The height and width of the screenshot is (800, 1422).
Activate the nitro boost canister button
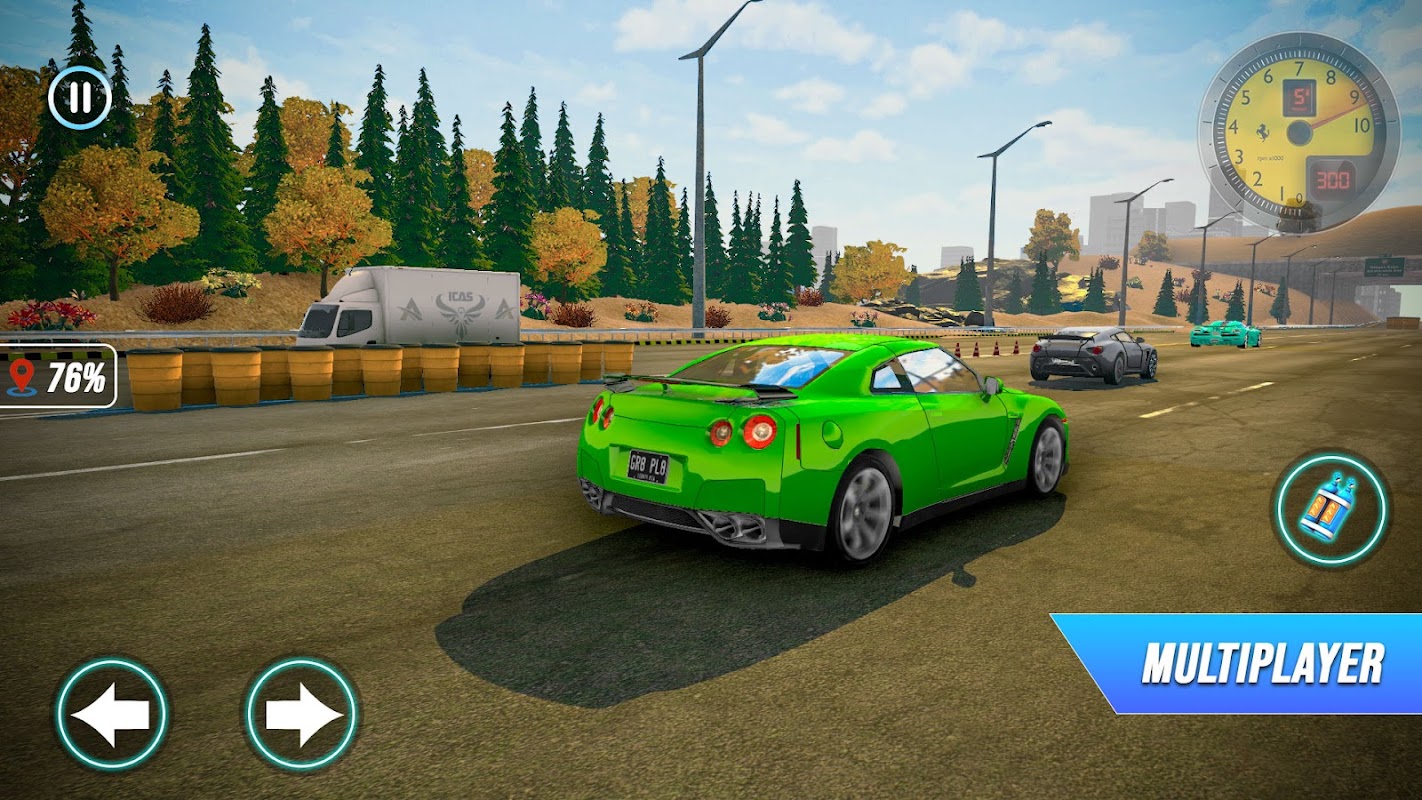pos(1330,510)
